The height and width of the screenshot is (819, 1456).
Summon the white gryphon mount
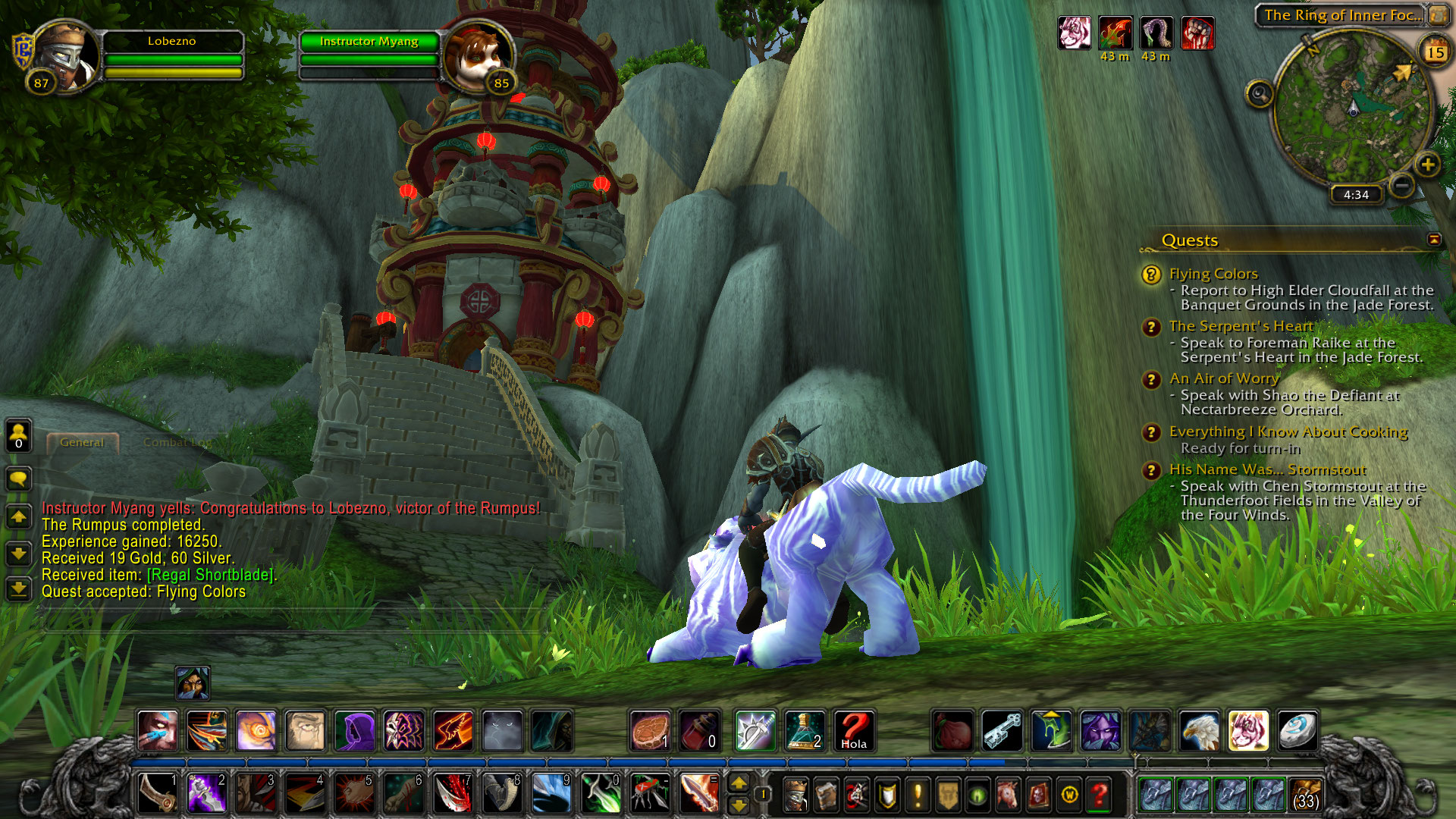pos(1200,731)
